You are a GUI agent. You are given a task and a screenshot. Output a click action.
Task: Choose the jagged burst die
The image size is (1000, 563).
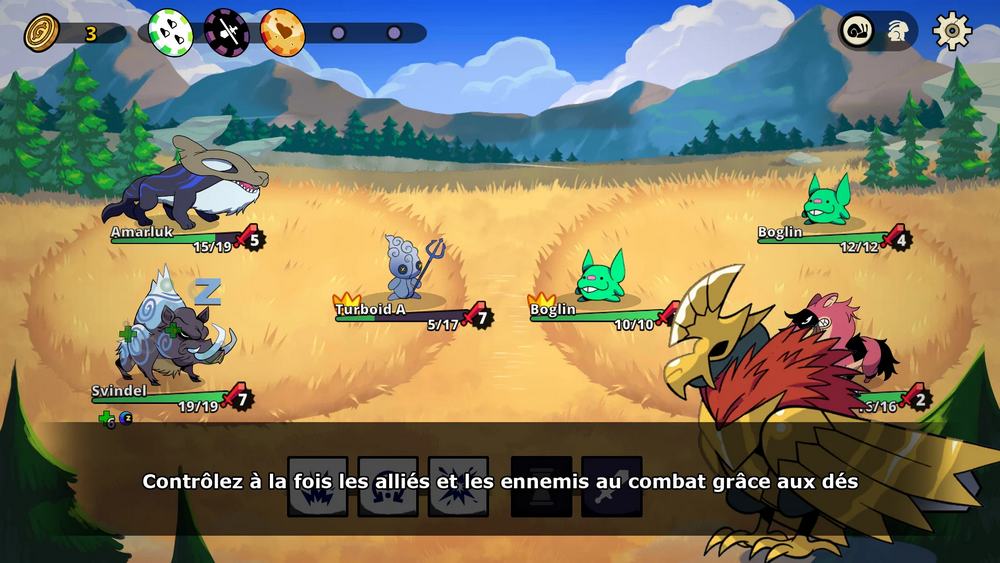(318, 487)
